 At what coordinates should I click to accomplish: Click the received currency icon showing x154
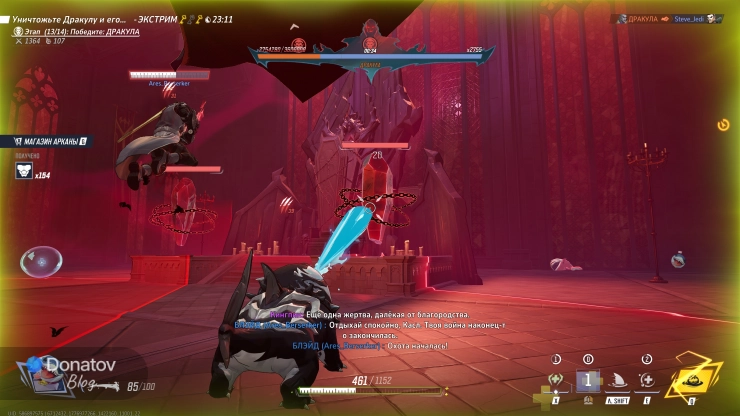click(x=25, y=172)
